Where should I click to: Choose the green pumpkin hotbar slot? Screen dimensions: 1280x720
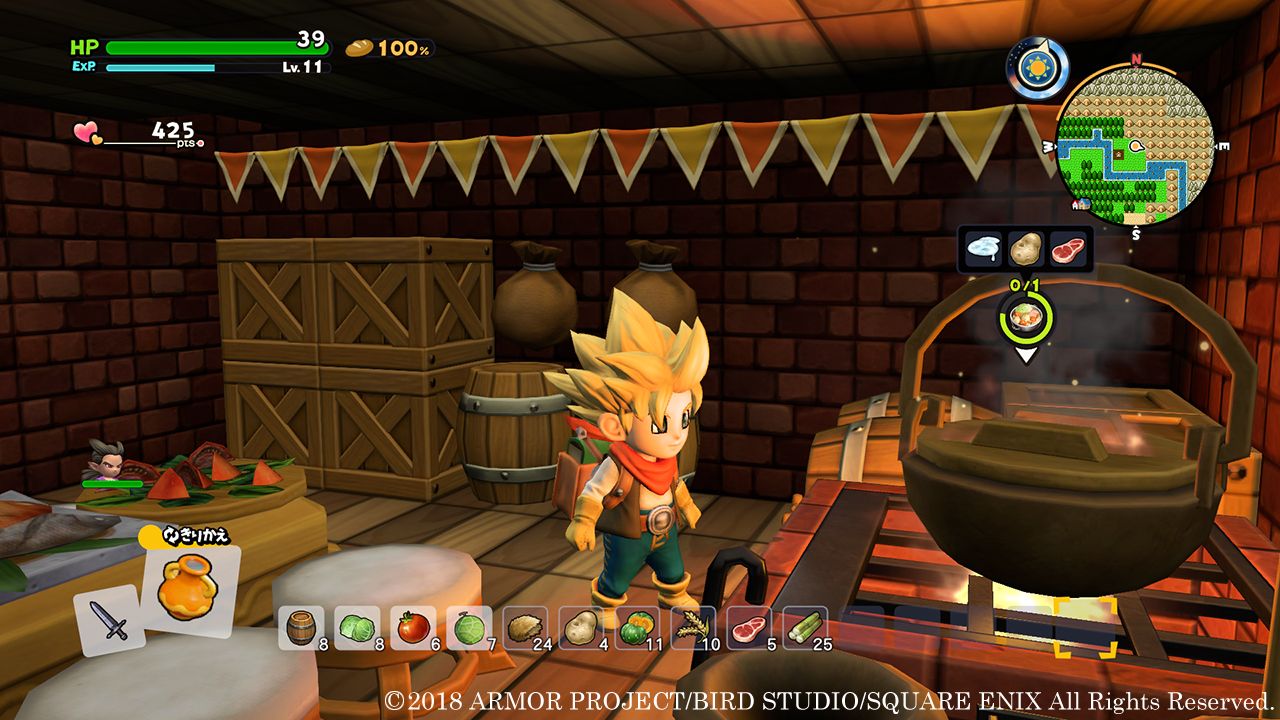636,627
